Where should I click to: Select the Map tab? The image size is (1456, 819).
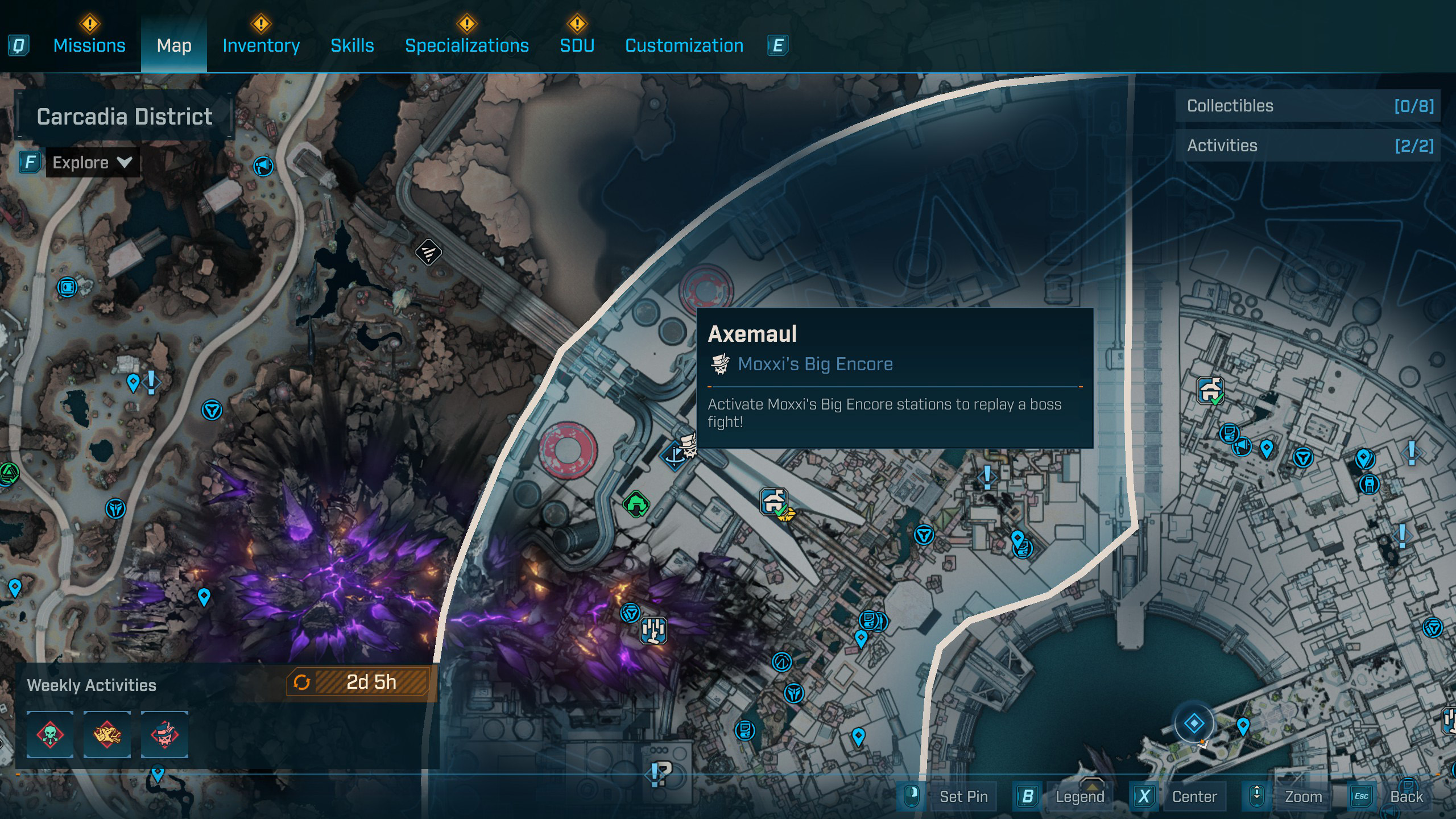point(174,45)
